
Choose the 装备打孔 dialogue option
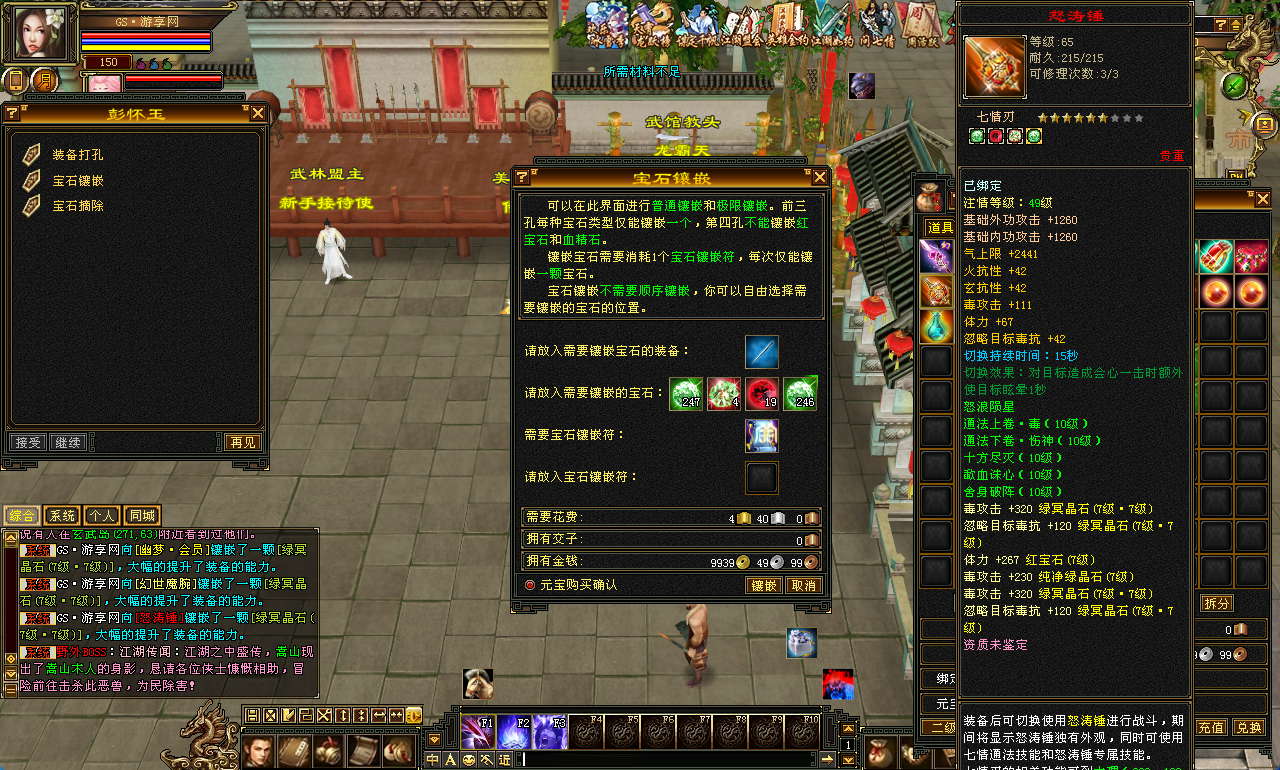click(x=77, y=155)
